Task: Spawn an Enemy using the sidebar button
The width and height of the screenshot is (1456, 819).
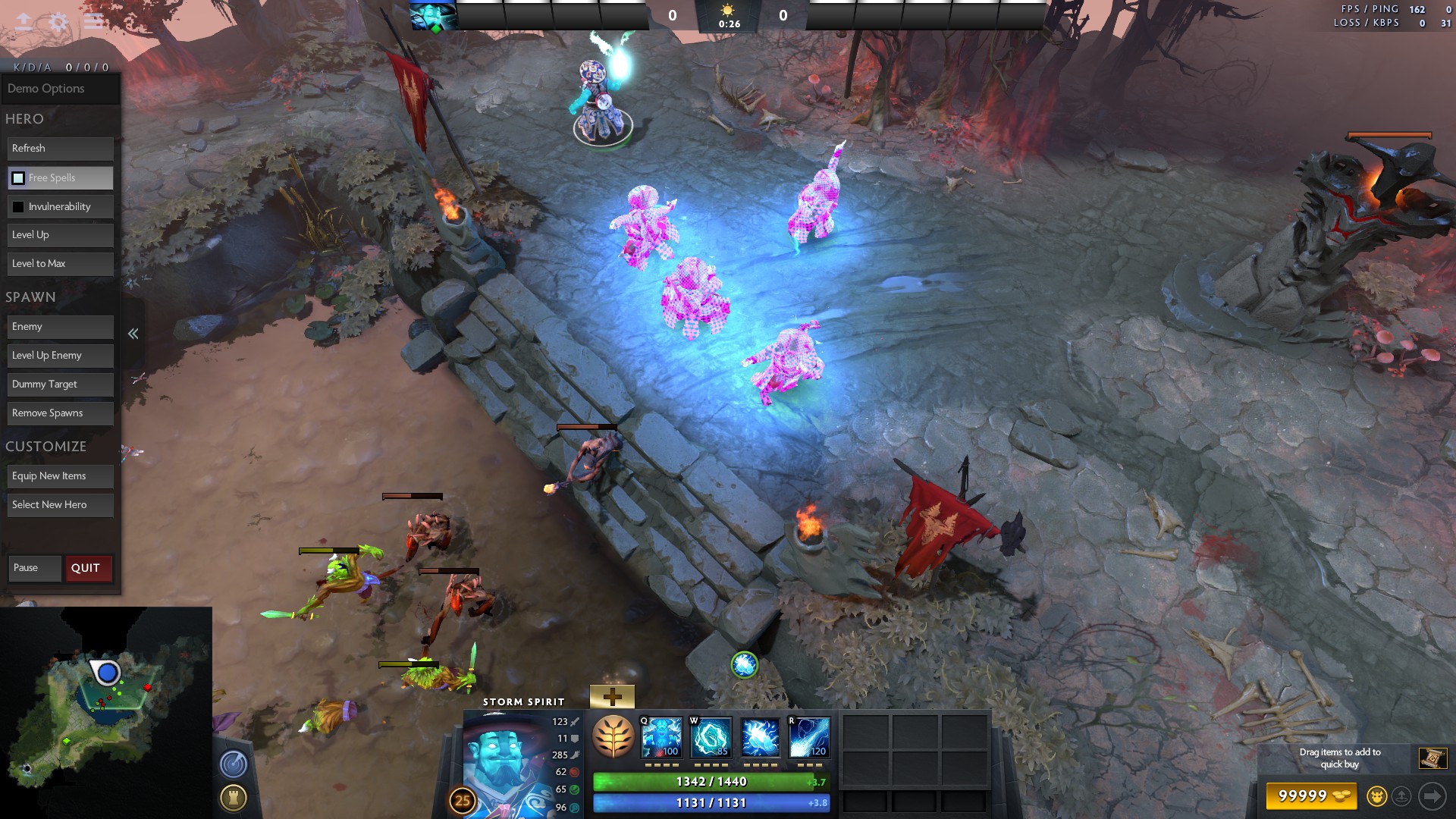Action: [60, 326]
